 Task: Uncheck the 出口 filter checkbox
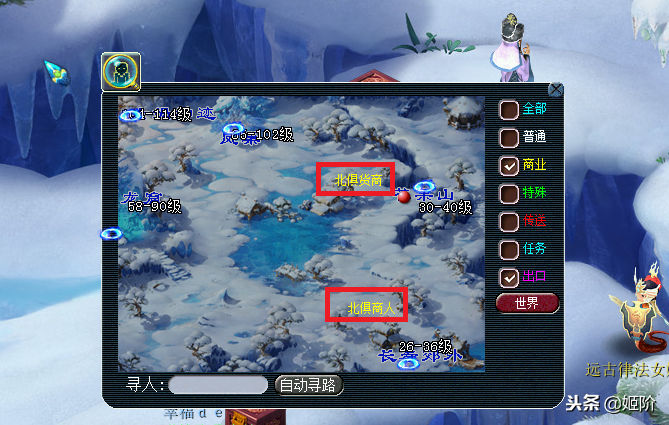(509, 277)
